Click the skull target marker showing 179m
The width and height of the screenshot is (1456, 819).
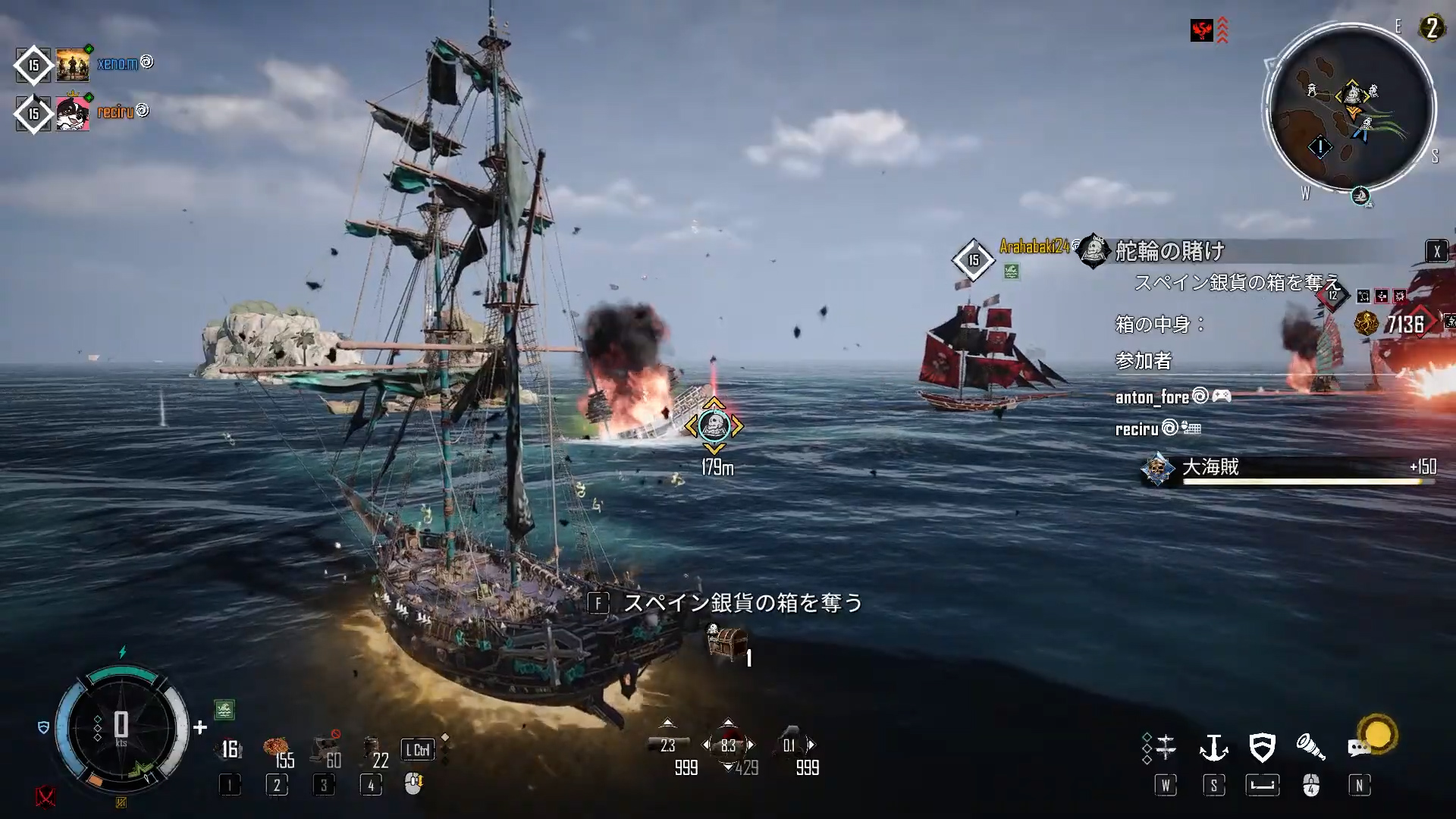point(714,426)
